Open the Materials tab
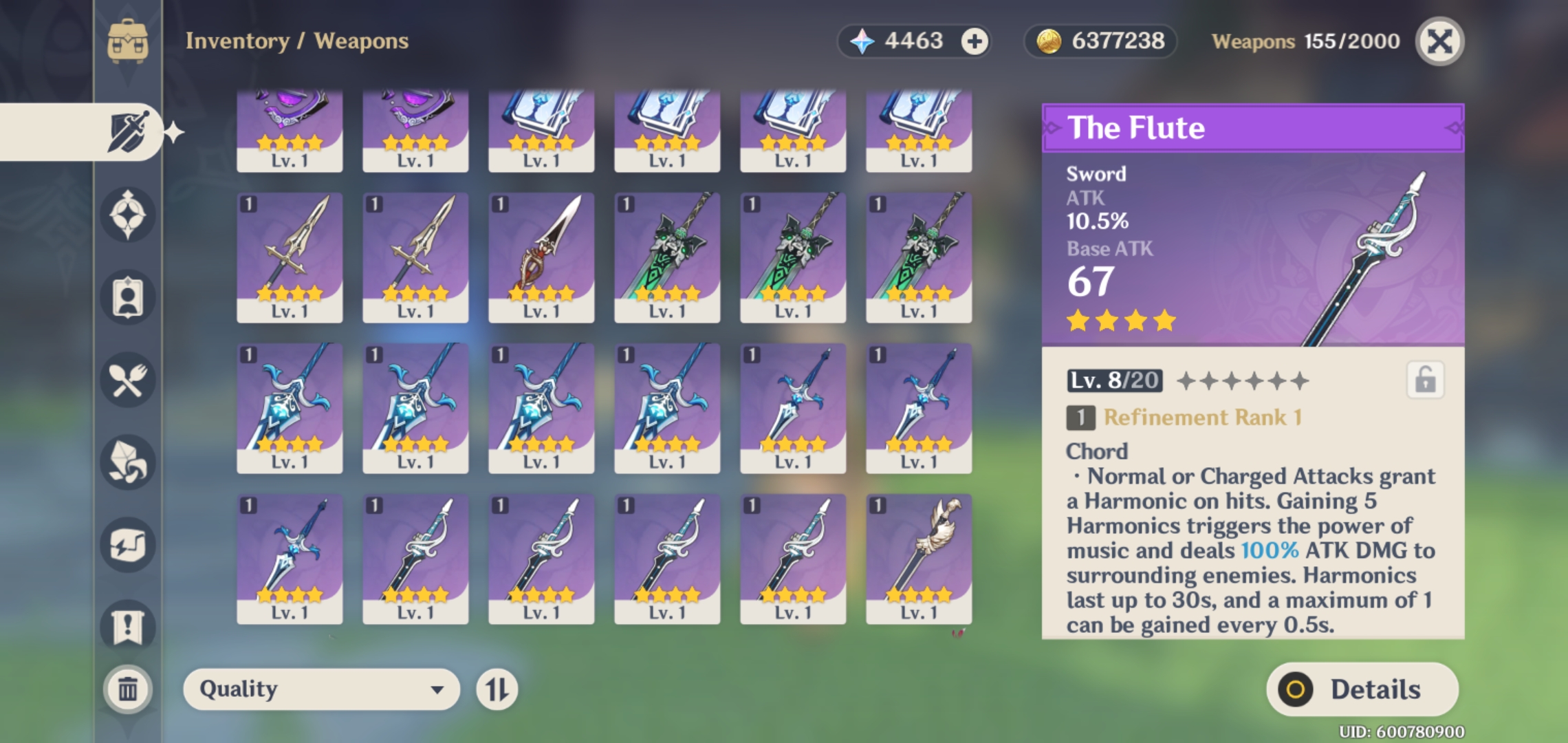Image resolution: width=1568 pixels, height=743 pixels. [x=128, y=462]
